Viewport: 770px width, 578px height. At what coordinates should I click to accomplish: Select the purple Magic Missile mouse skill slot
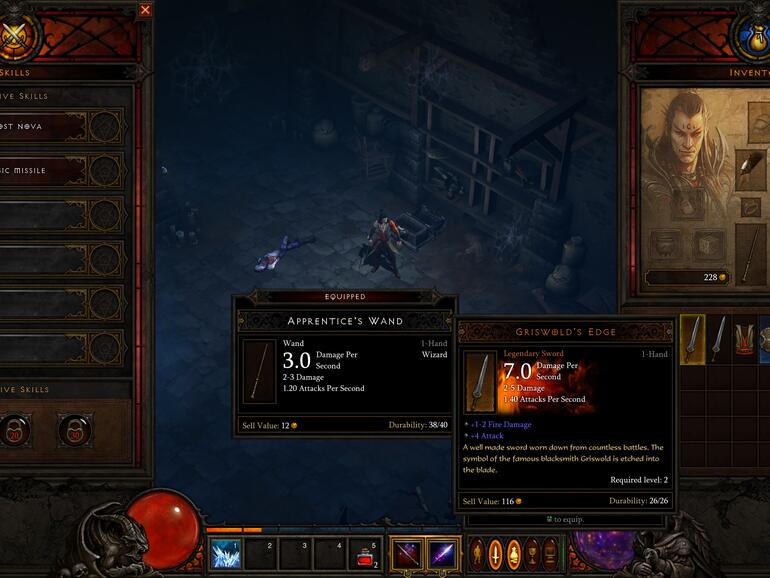click(442, 553)
